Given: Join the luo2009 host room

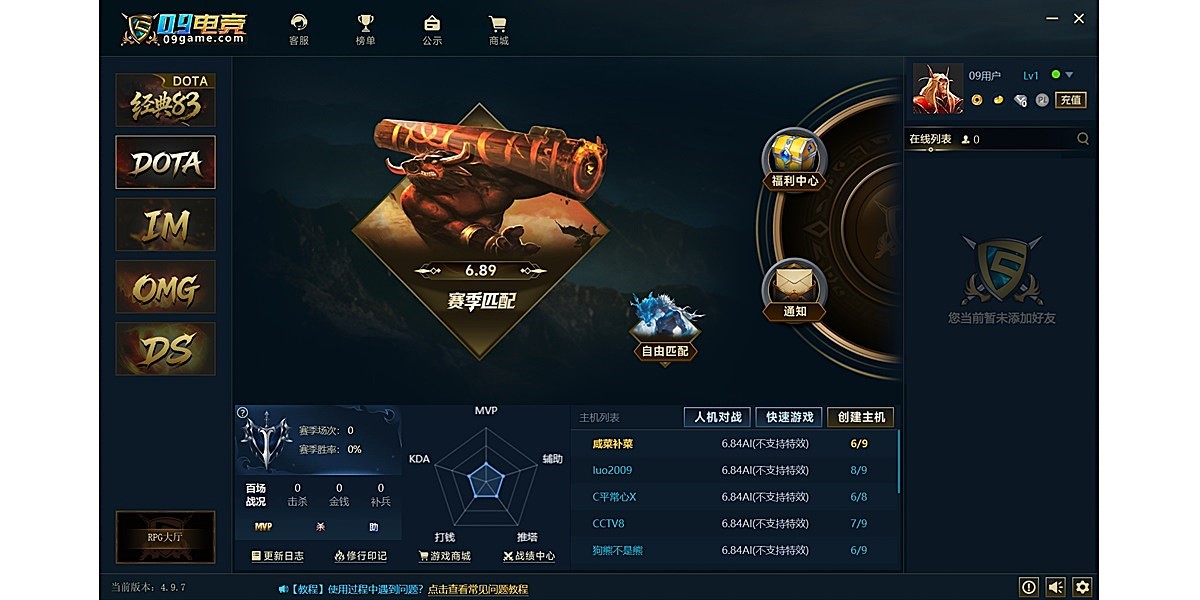Looking at the screenshot, I should click(612, 470).
